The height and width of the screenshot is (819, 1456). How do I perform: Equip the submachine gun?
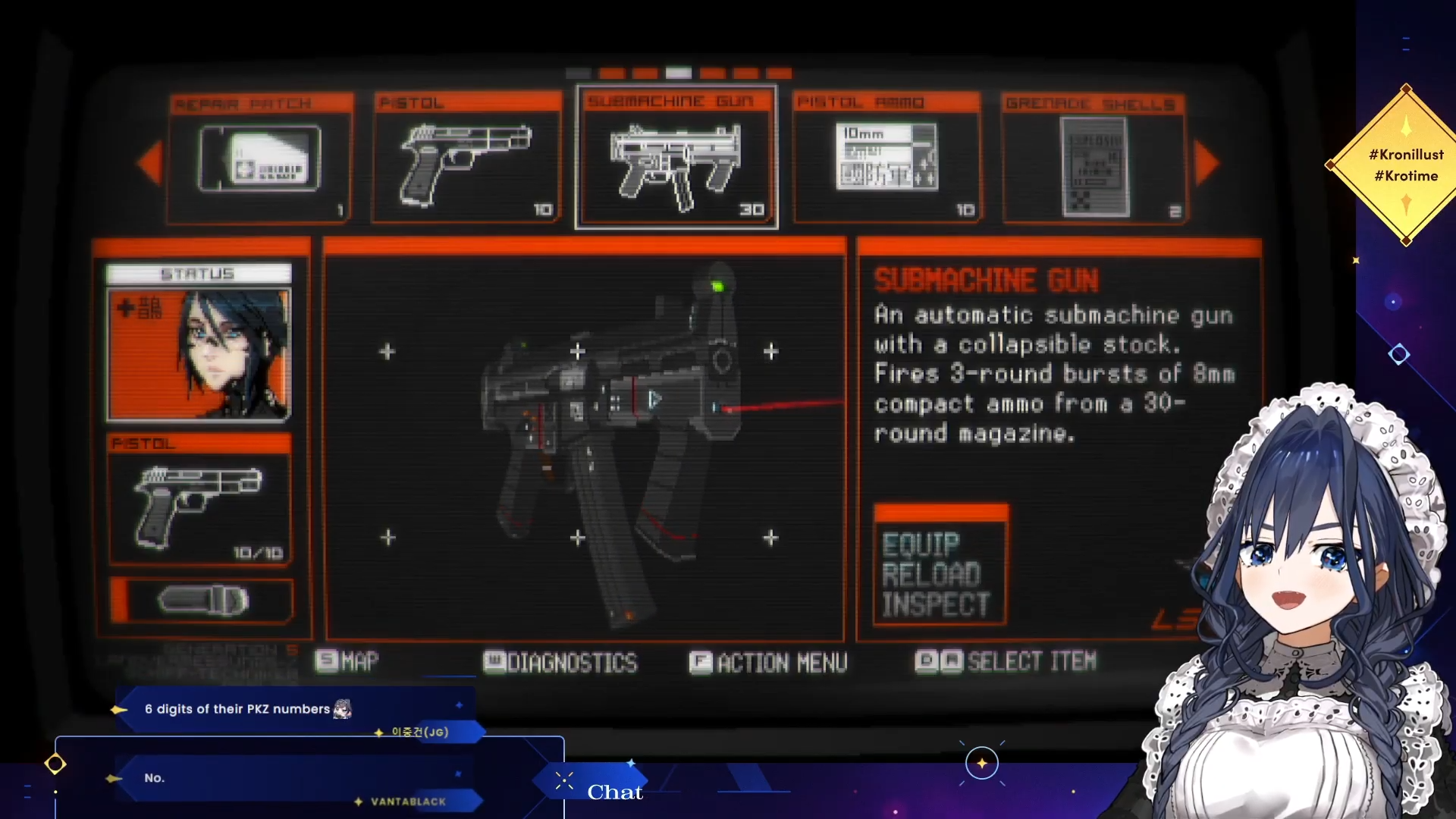pos(921,544)
